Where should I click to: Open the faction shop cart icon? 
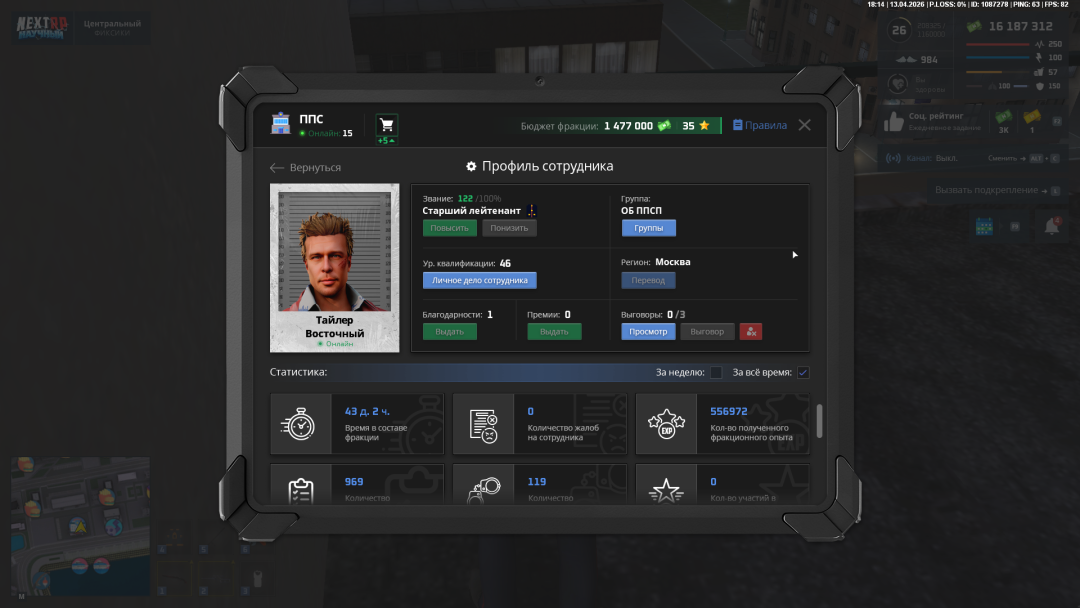(386, 125)
